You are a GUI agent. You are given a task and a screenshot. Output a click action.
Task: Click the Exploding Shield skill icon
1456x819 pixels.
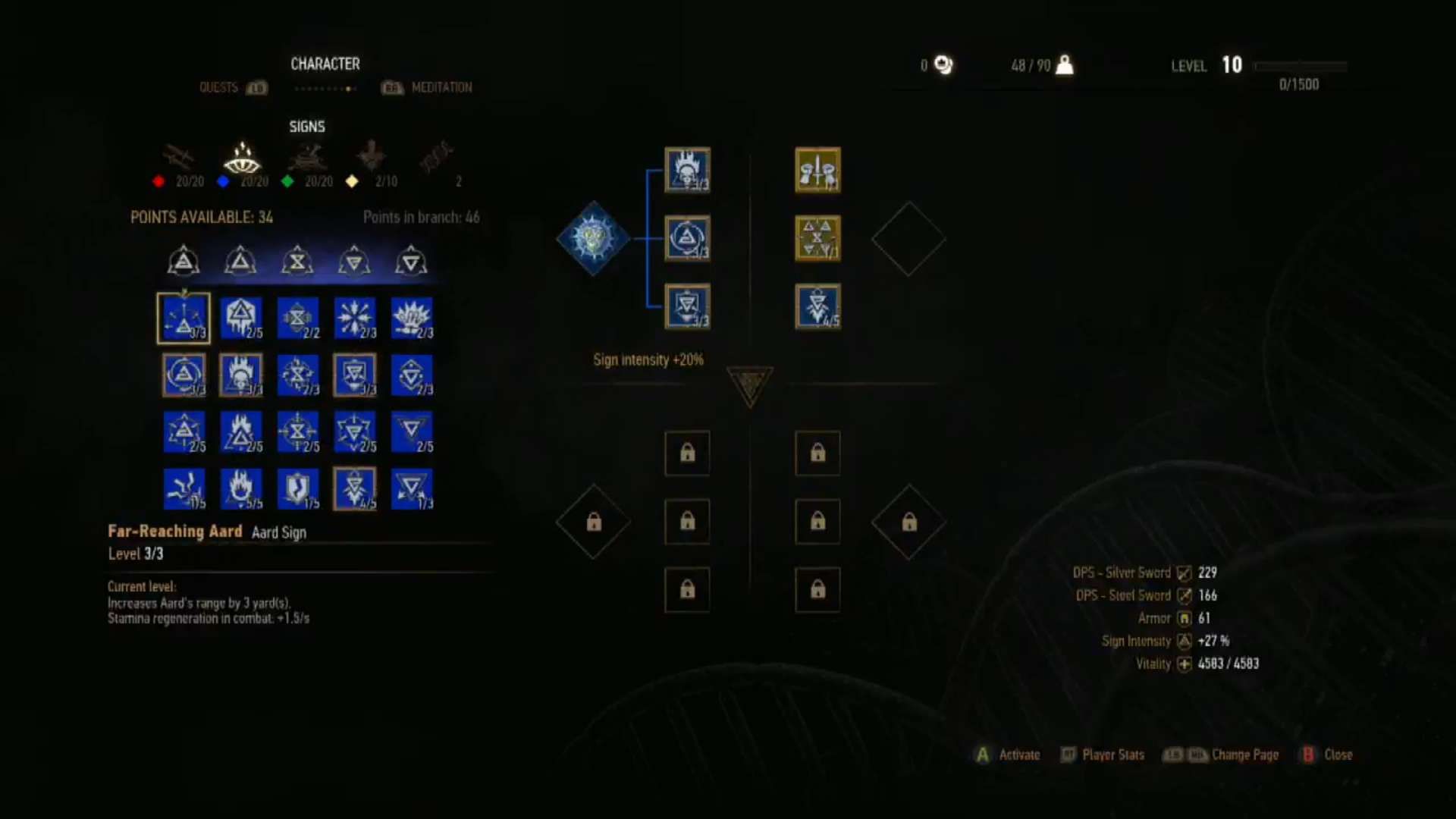pos(298,489)
